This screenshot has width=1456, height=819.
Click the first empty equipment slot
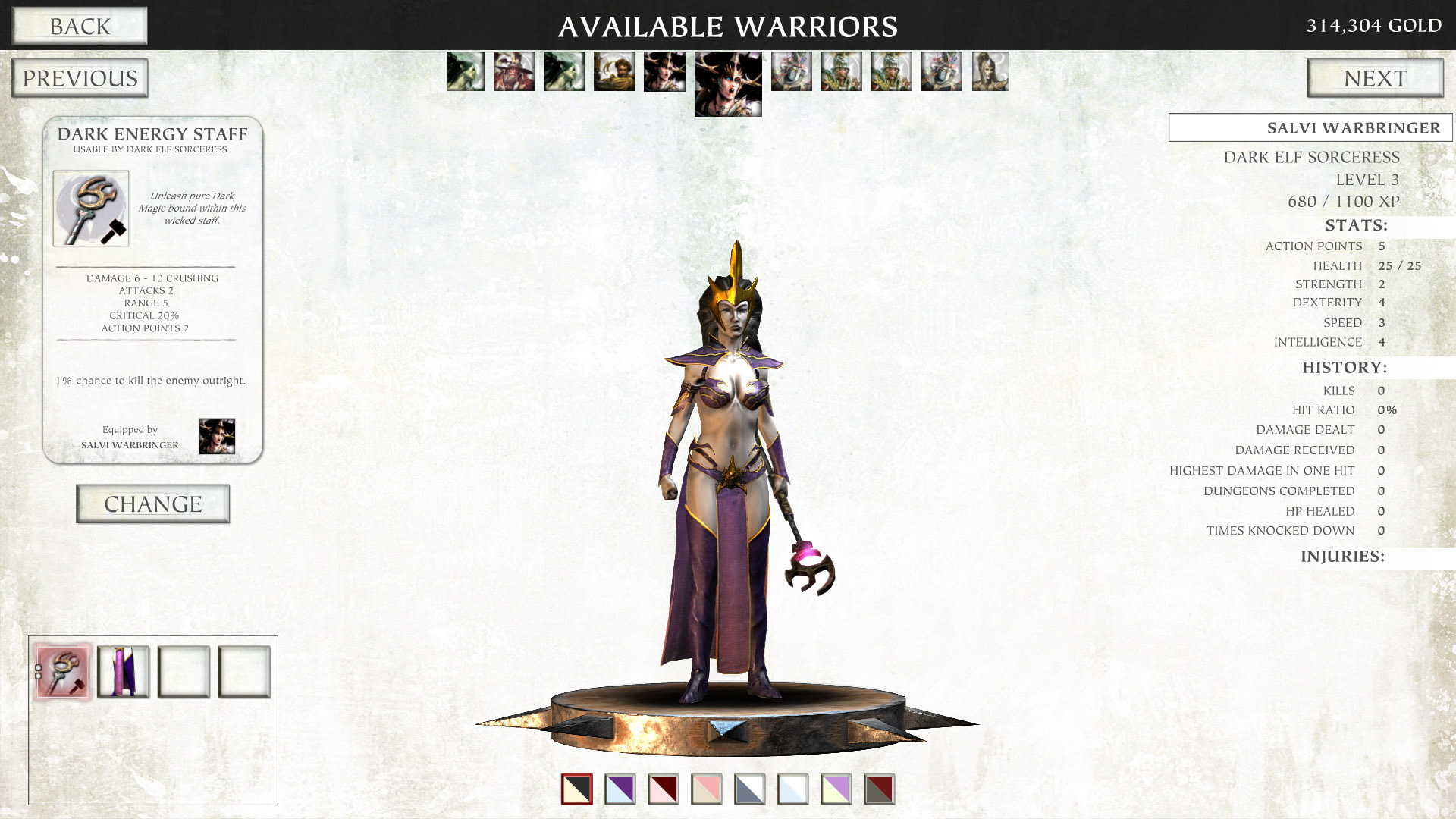[x=185, y=671]
